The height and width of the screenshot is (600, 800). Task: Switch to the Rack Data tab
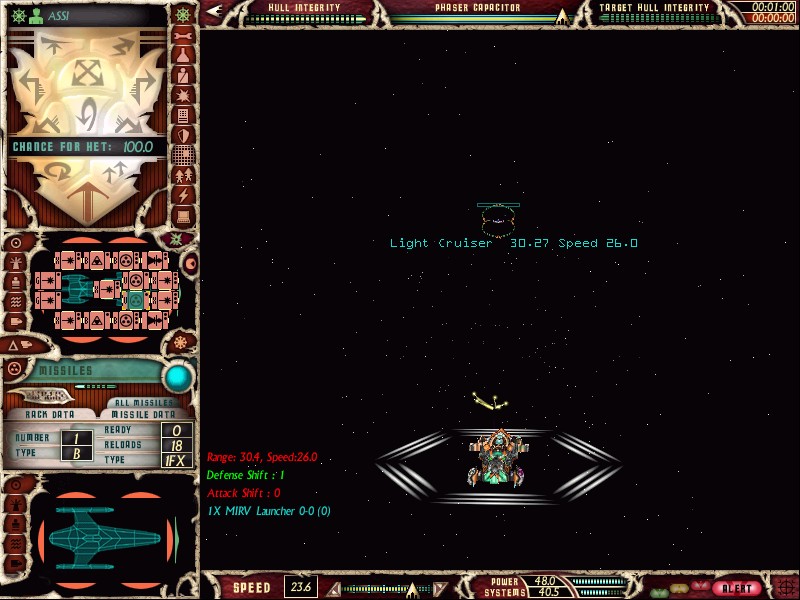coord(50,414)
